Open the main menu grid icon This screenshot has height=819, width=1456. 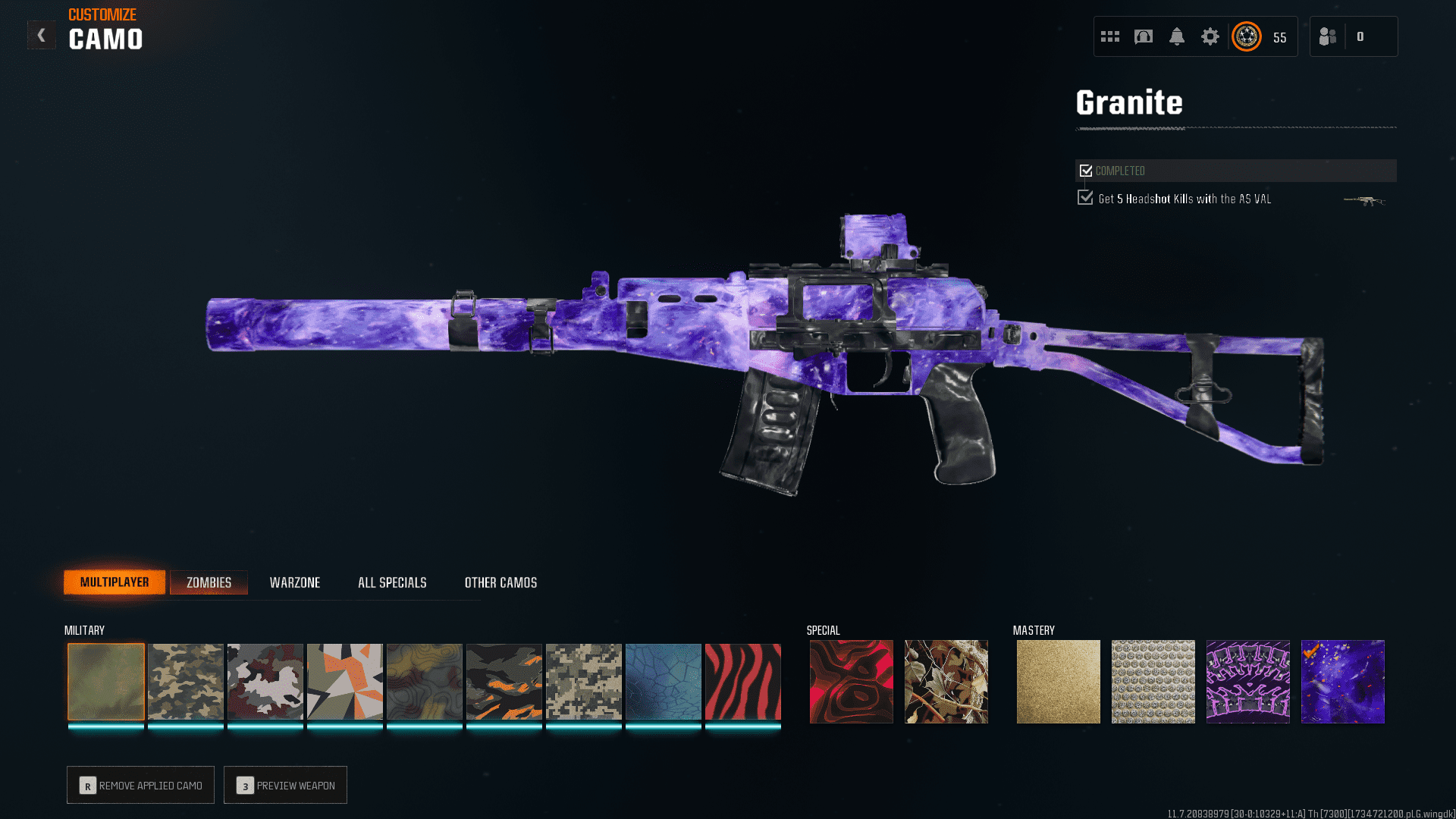1109,36
